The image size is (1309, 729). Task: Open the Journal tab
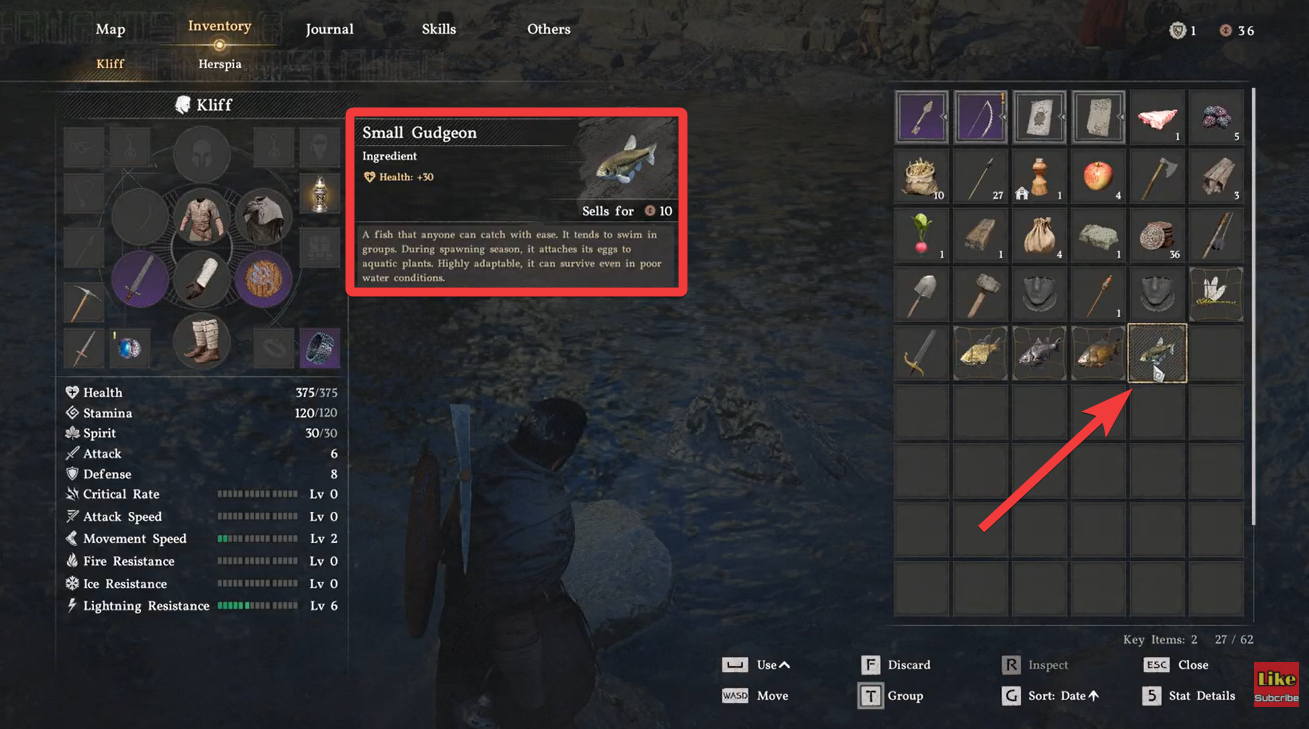click(x=329, y=30)
